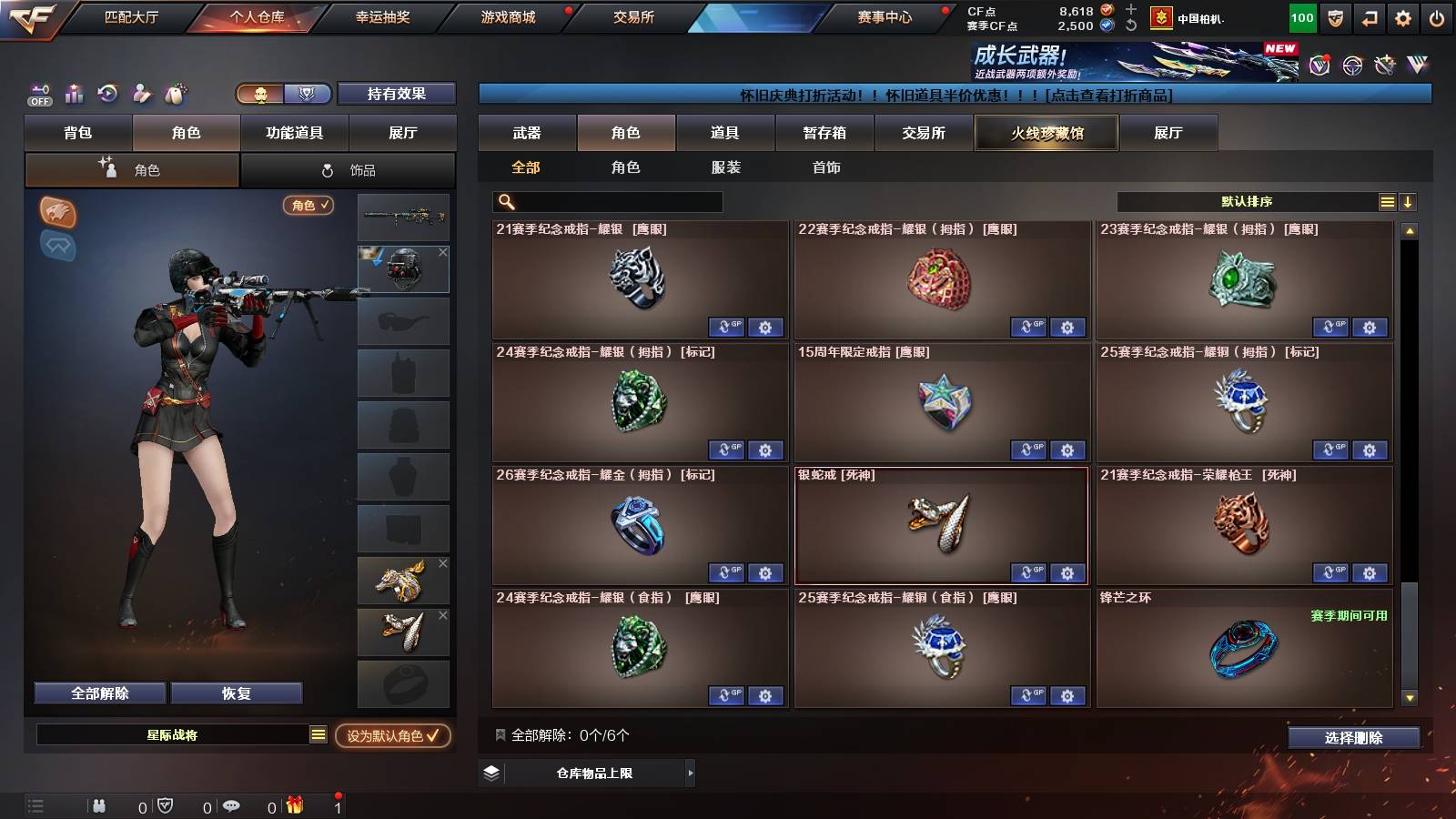Open game settings gear in top-right corner
This screenshot has height=819, width=1456.
[x=1401, y=16]
